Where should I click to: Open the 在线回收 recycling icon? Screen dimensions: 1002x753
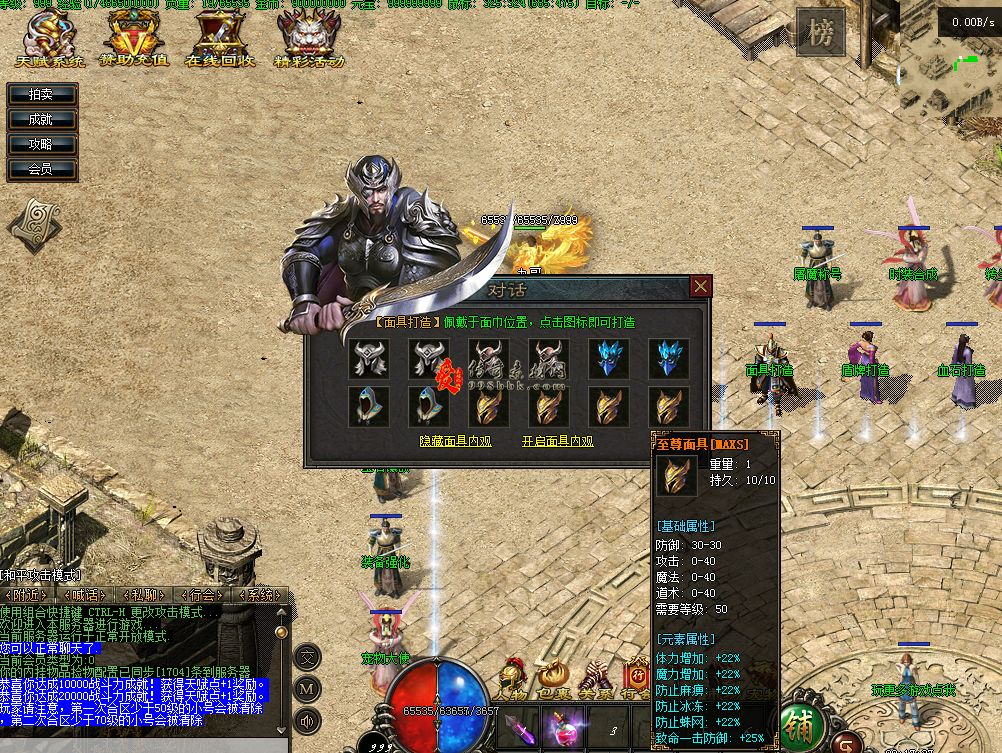click(220, 38)
